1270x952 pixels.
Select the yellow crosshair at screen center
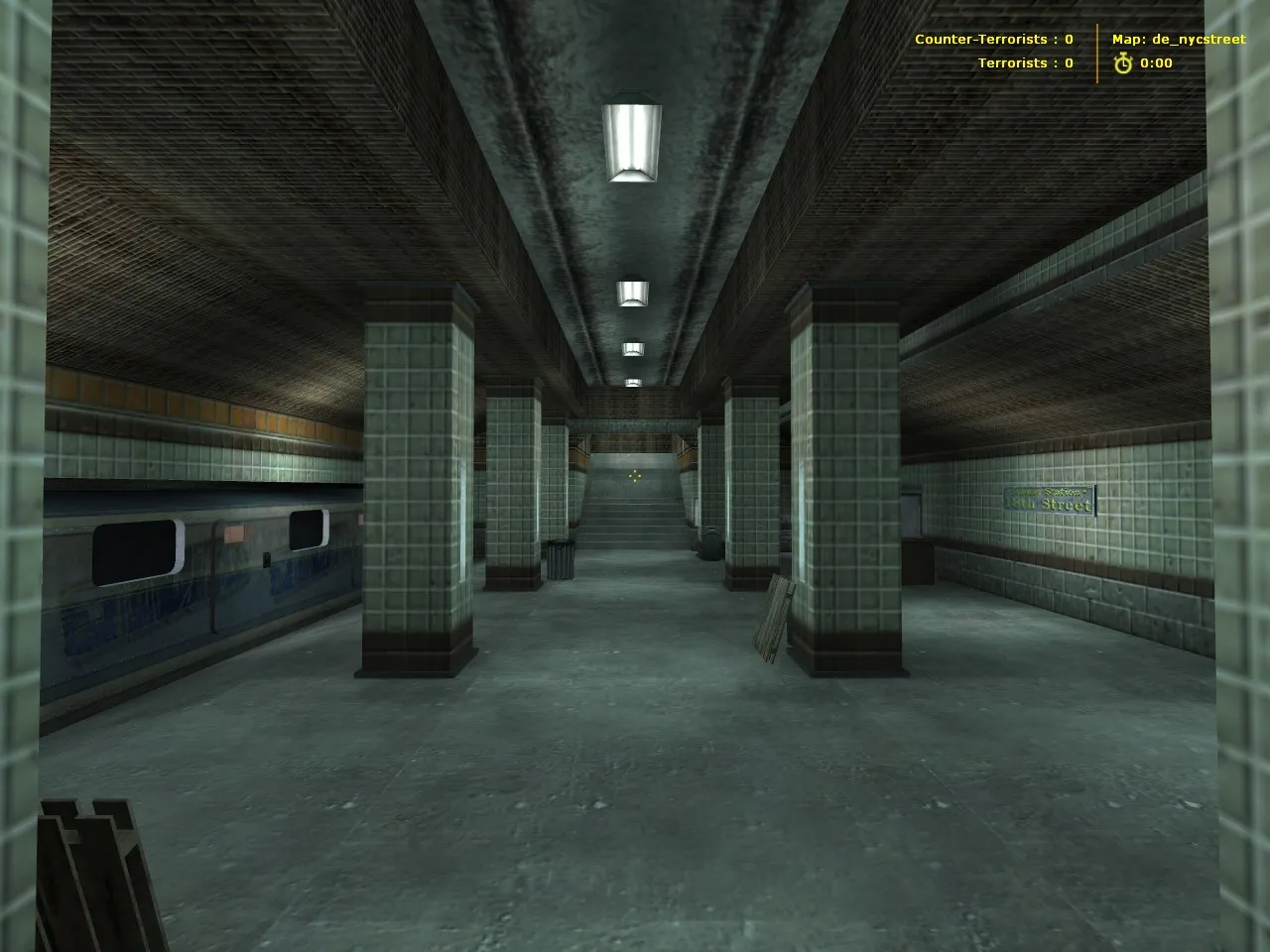pyautogui.click(x=635, y=476)
